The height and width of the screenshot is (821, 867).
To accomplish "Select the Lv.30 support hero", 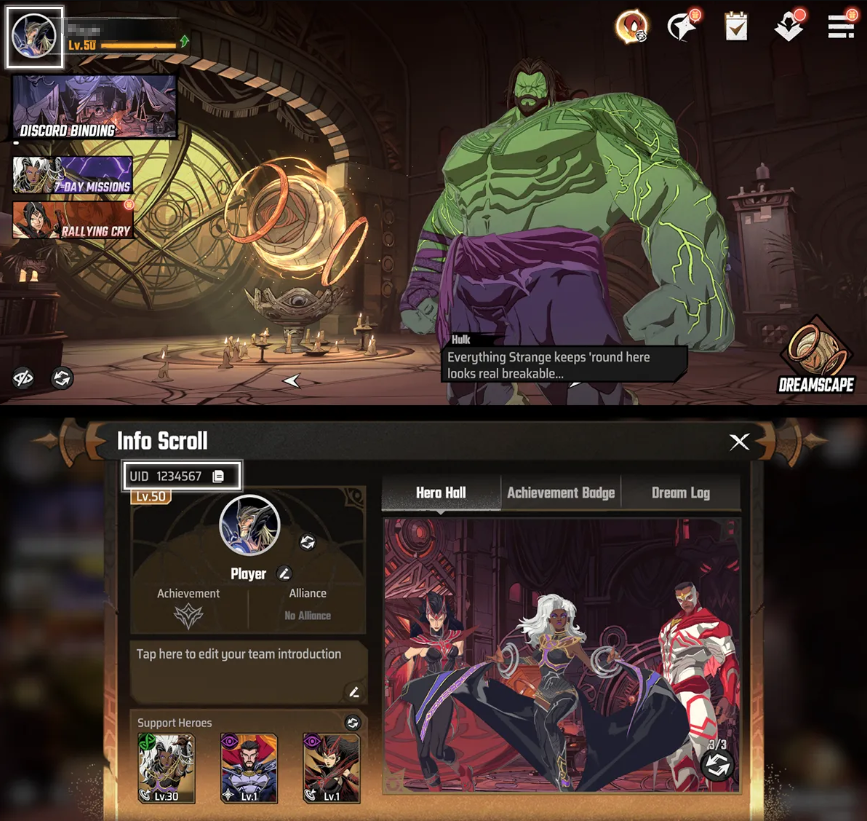I will (166, 768).
